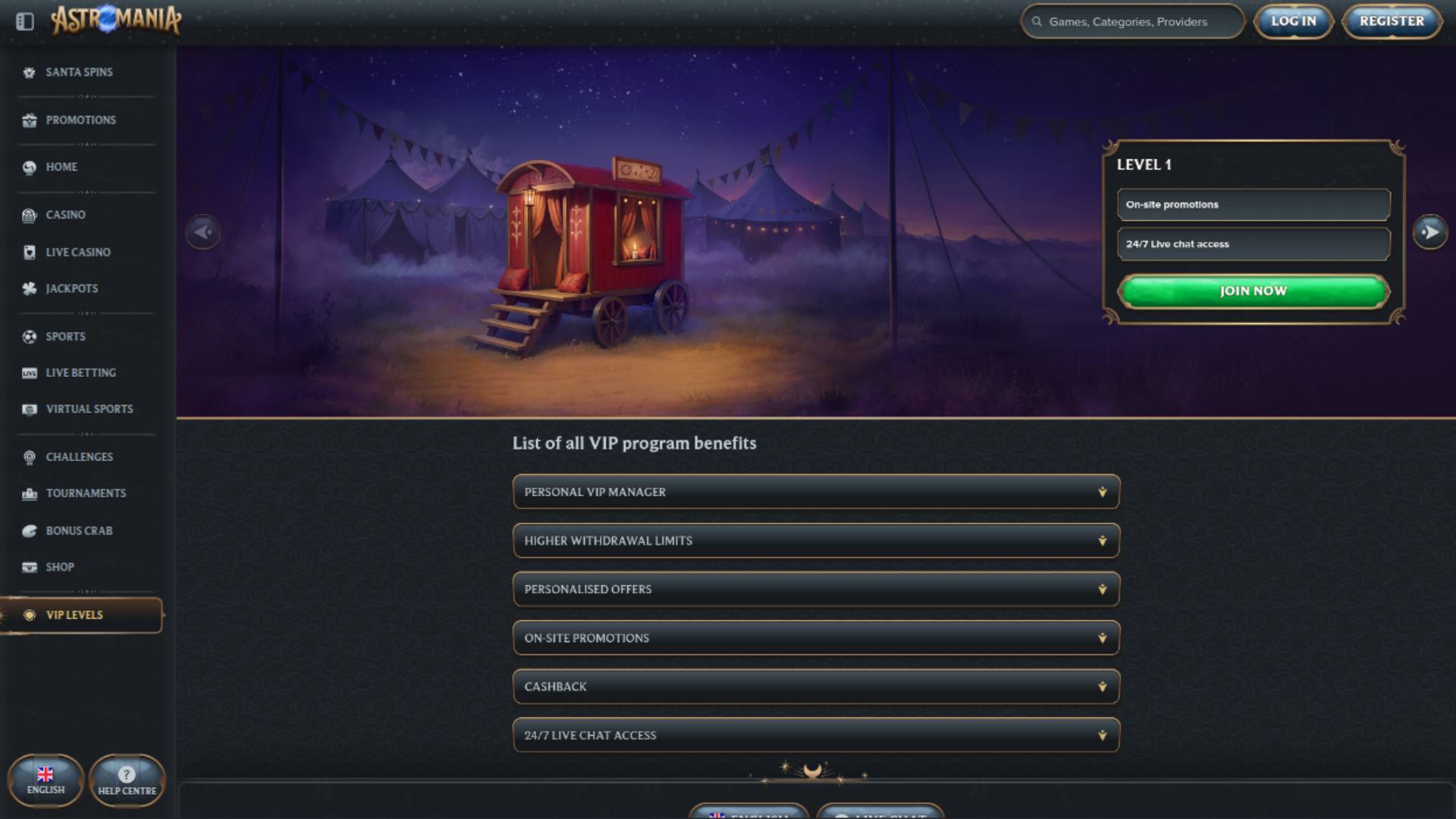Click the JOIN NOW button
The height and width of the screenshot is (819, 1456).
[x=1253, y=290]
